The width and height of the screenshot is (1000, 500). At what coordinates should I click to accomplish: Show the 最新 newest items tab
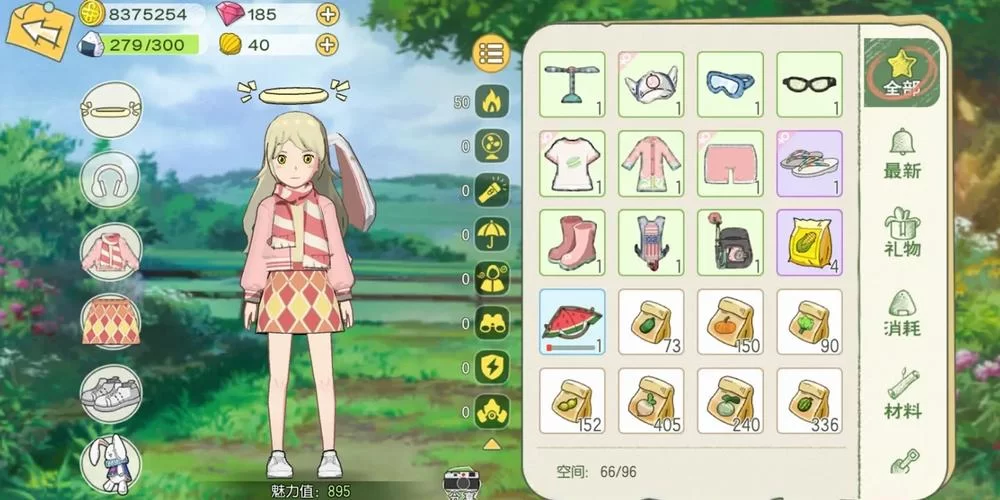tap(902, 155)
